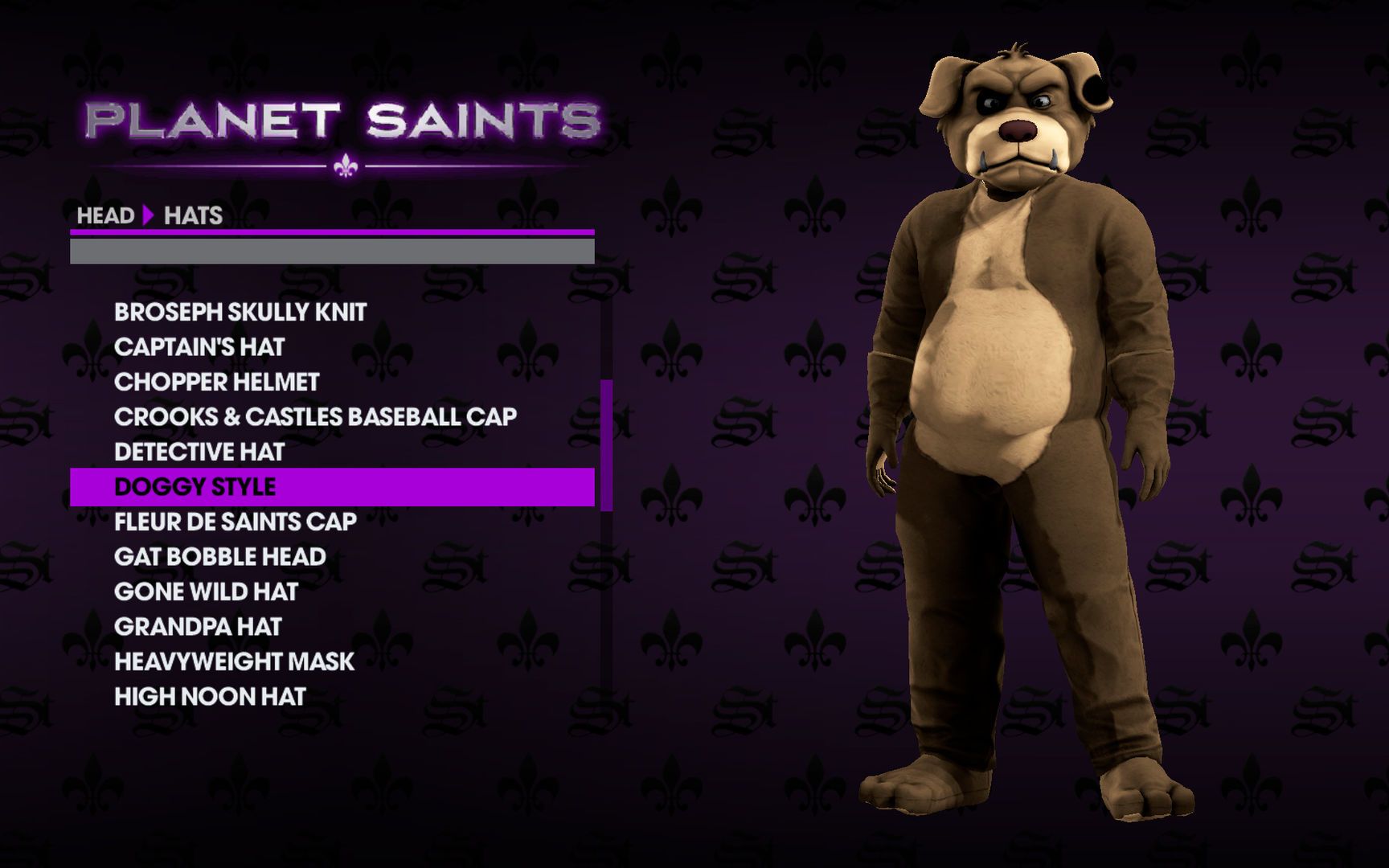
Task: Pick the Chopper Helmet
Action: (x=217, y=382)
